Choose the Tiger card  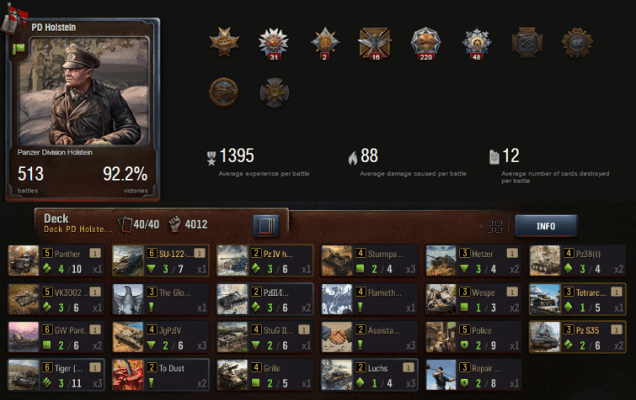[x=56, y=374]
